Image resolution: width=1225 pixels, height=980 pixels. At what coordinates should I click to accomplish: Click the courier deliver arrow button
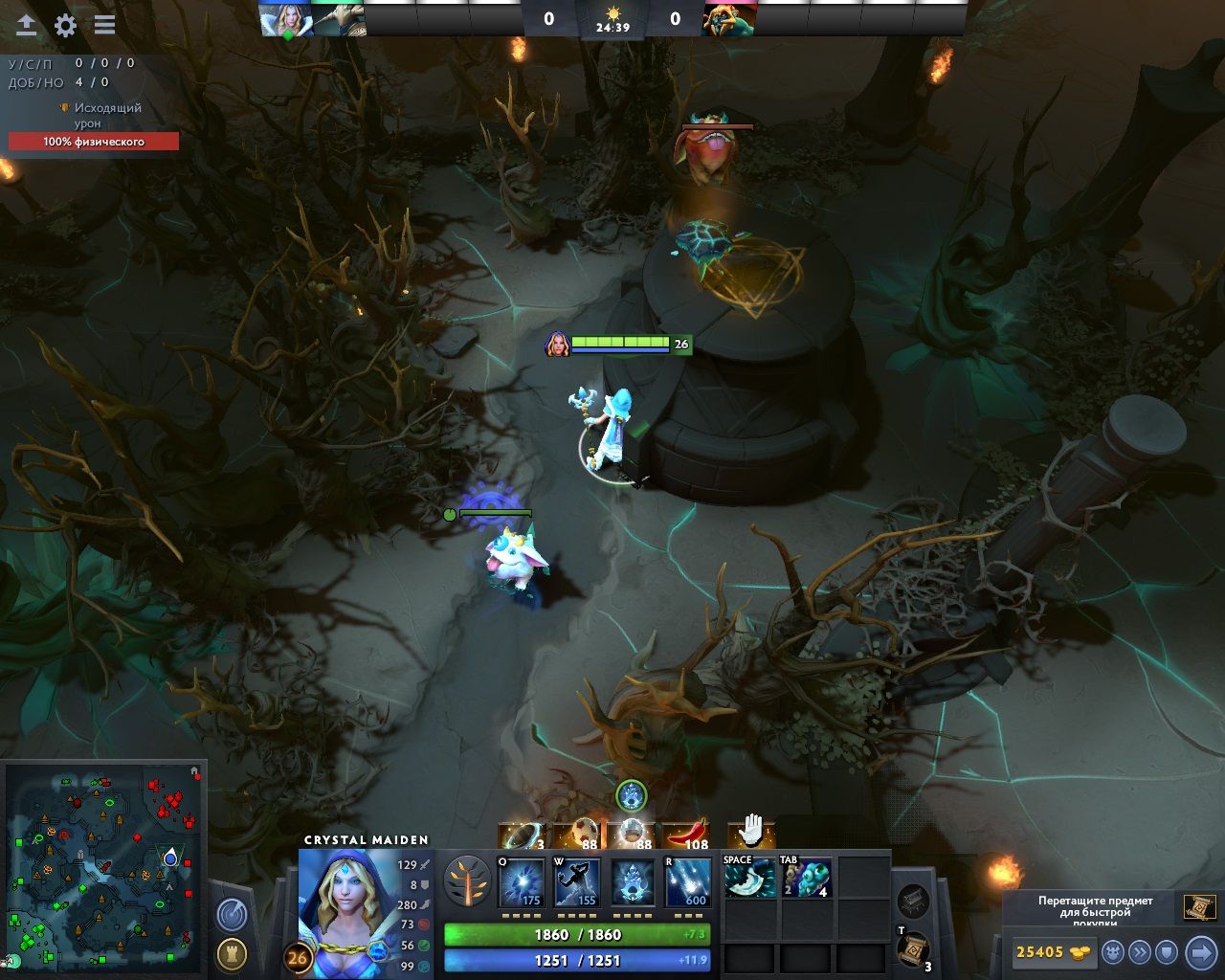pos(1200,952)
